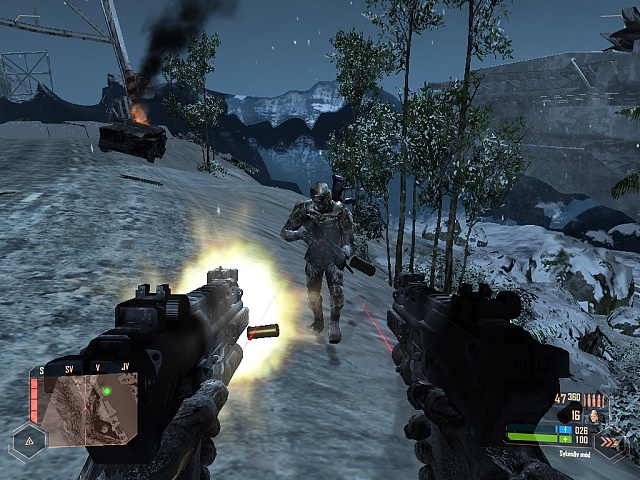Select the warning triangle hexagon icon
The height and width of the screenshot is (480, 640).
click(30, 439)
